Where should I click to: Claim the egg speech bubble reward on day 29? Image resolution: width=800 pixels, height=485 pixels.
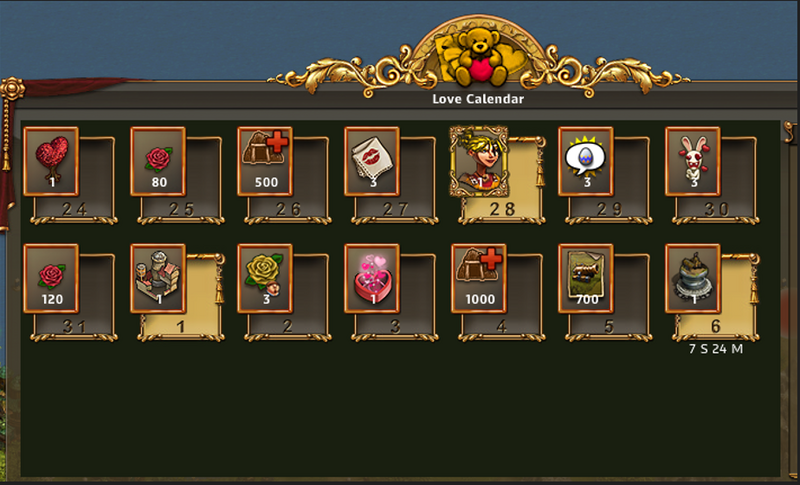click(x=585, y=160)
